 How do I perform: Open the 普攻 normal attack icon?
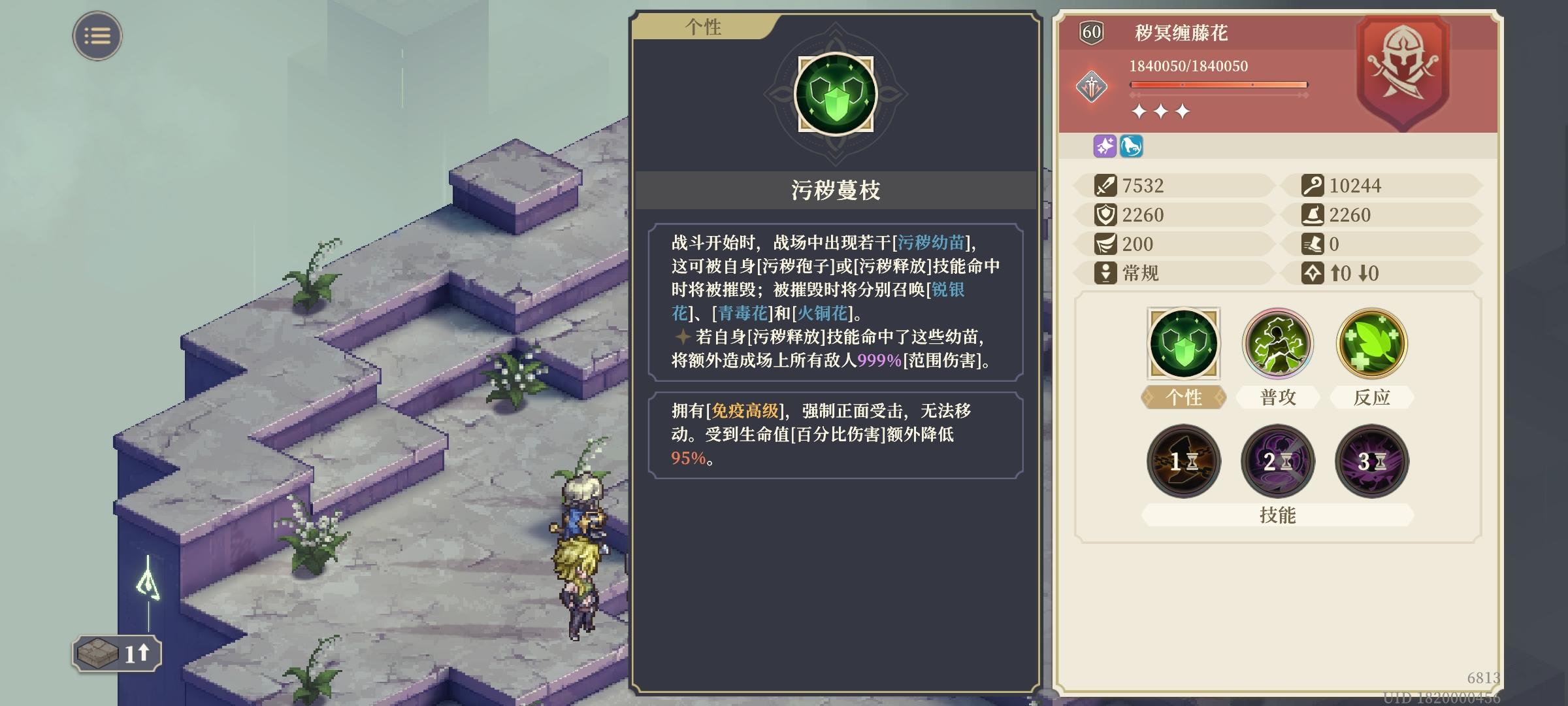click(x=1277, y=341)
